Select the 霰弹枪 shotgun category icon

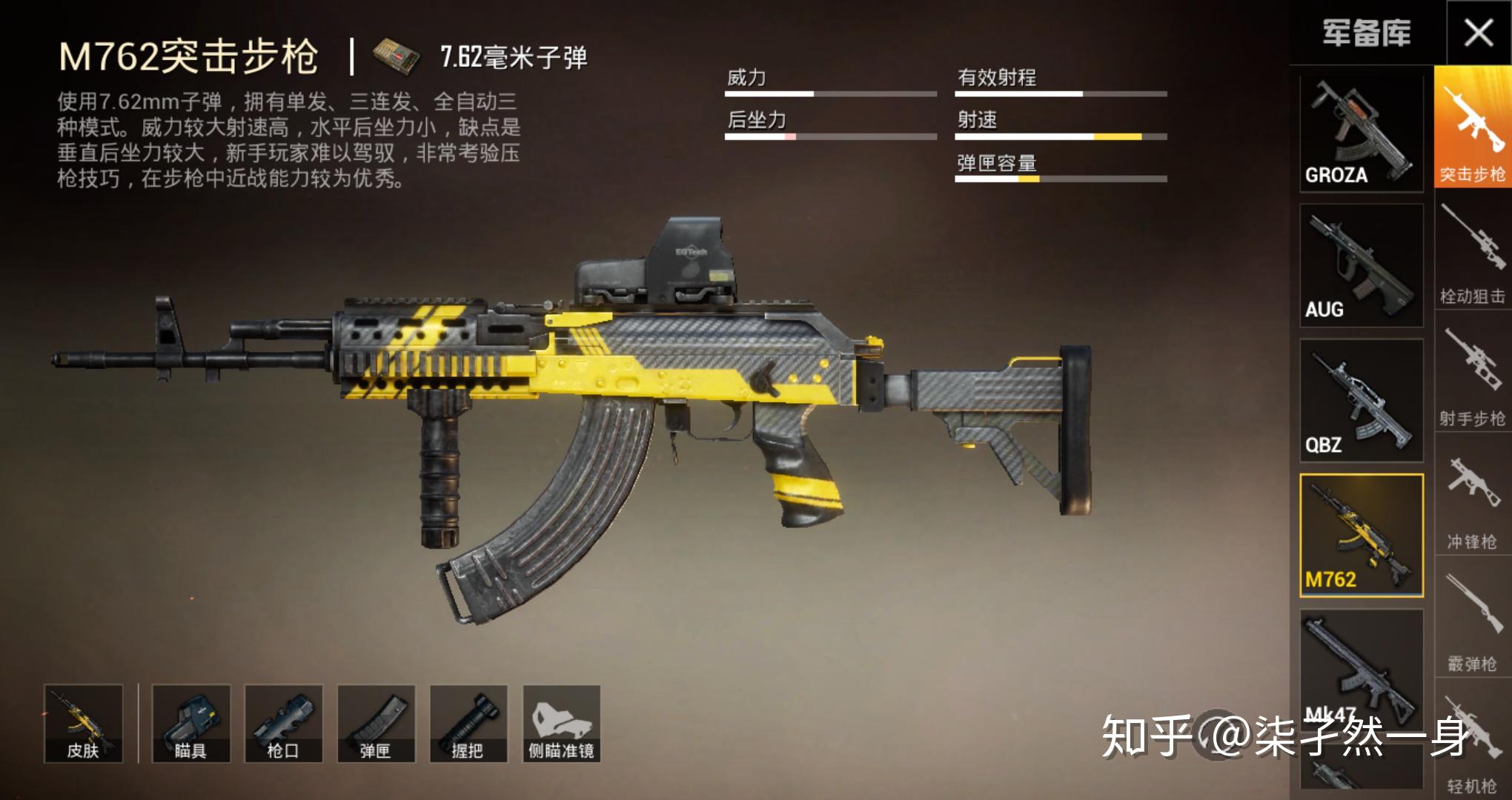(x=1471, y=615)
